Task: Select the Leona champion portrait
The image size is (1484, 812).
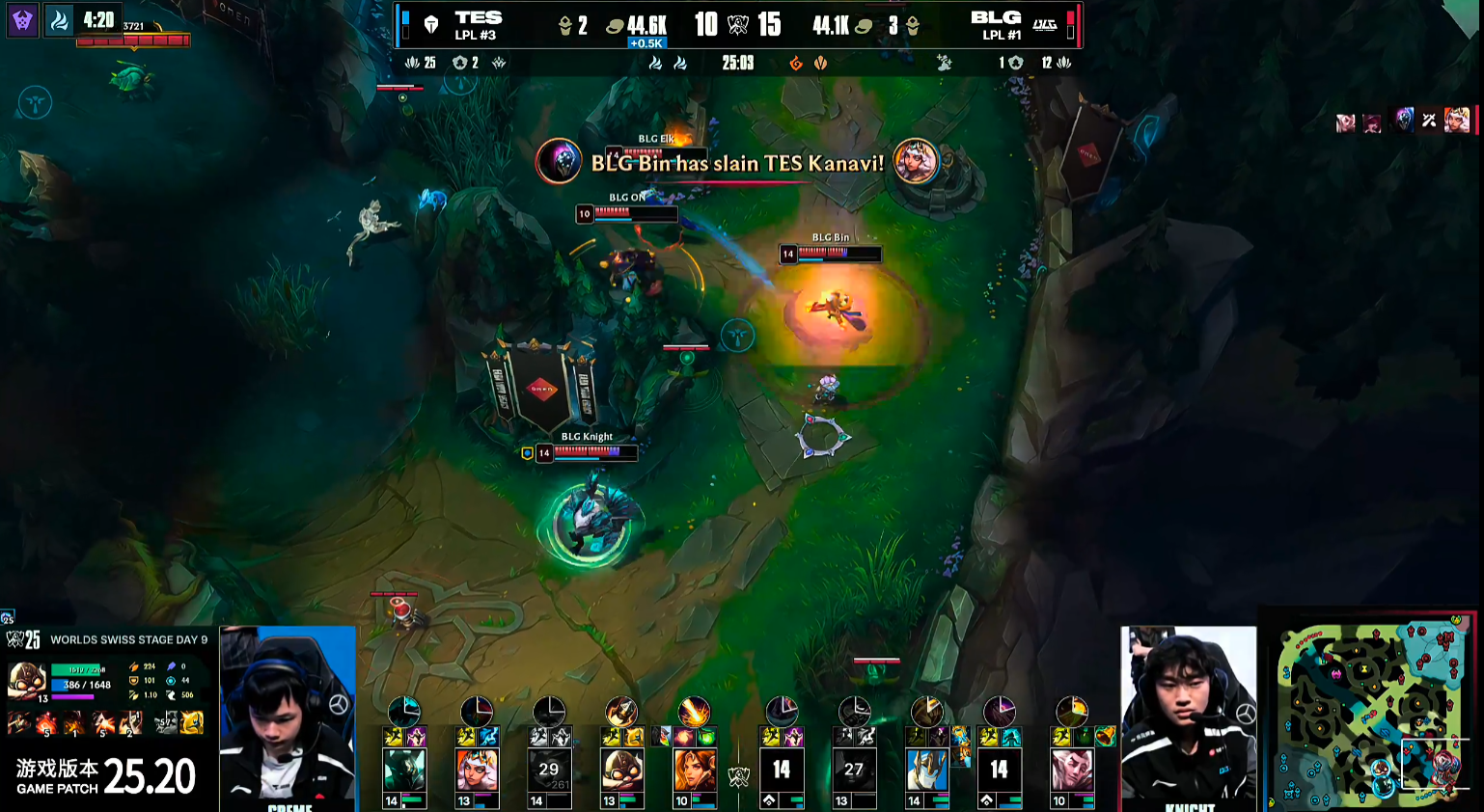Action: [x=694, y=771]
